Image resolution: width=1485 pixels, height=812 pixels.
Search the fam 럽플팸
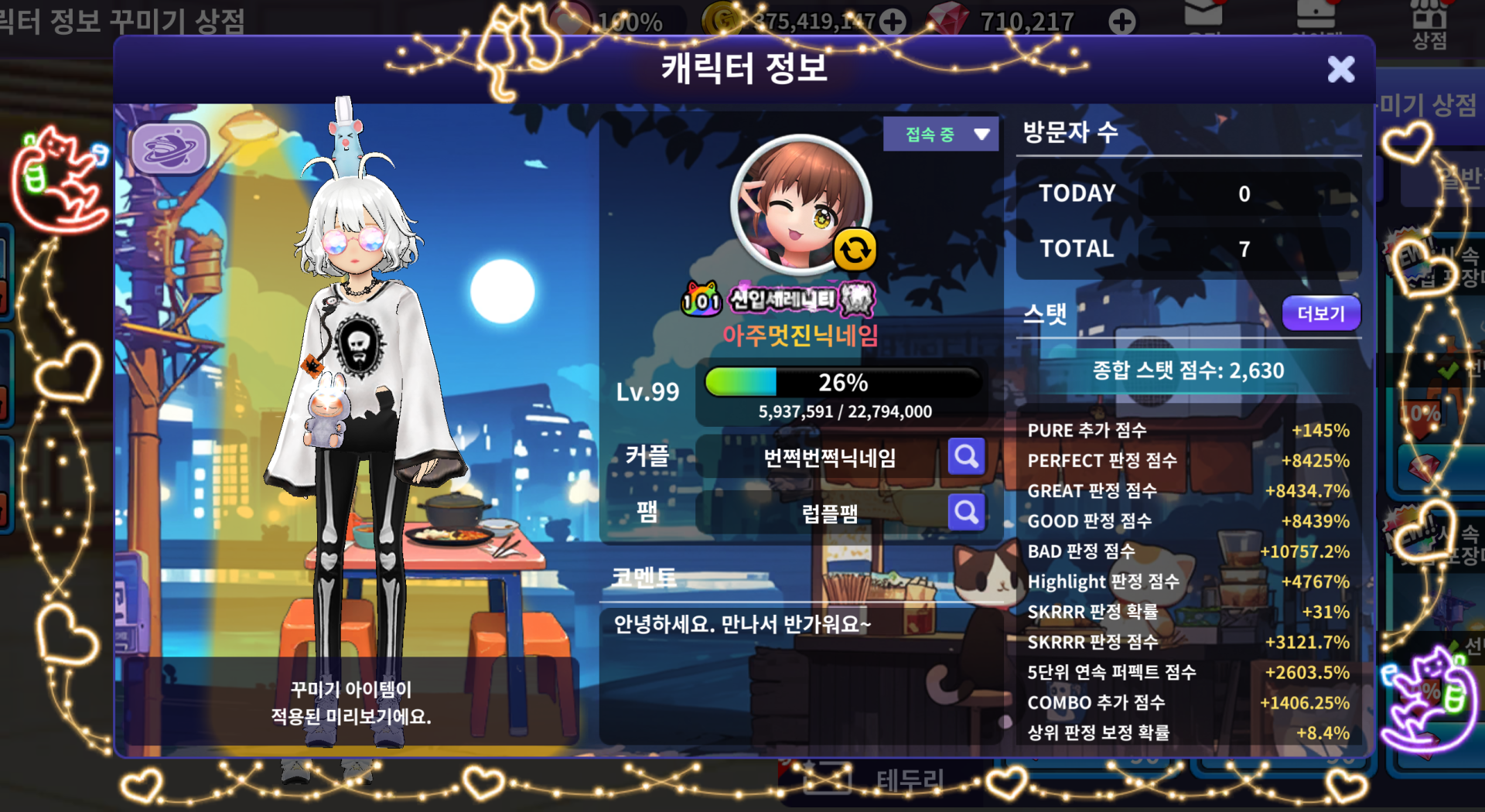[966, 512]
